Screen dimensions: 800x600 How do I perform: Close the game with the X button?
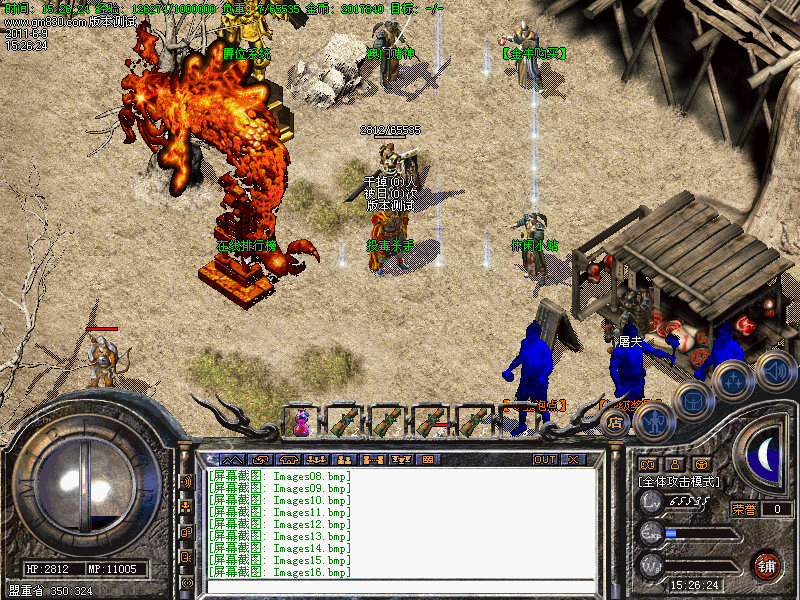pos(573,460)
